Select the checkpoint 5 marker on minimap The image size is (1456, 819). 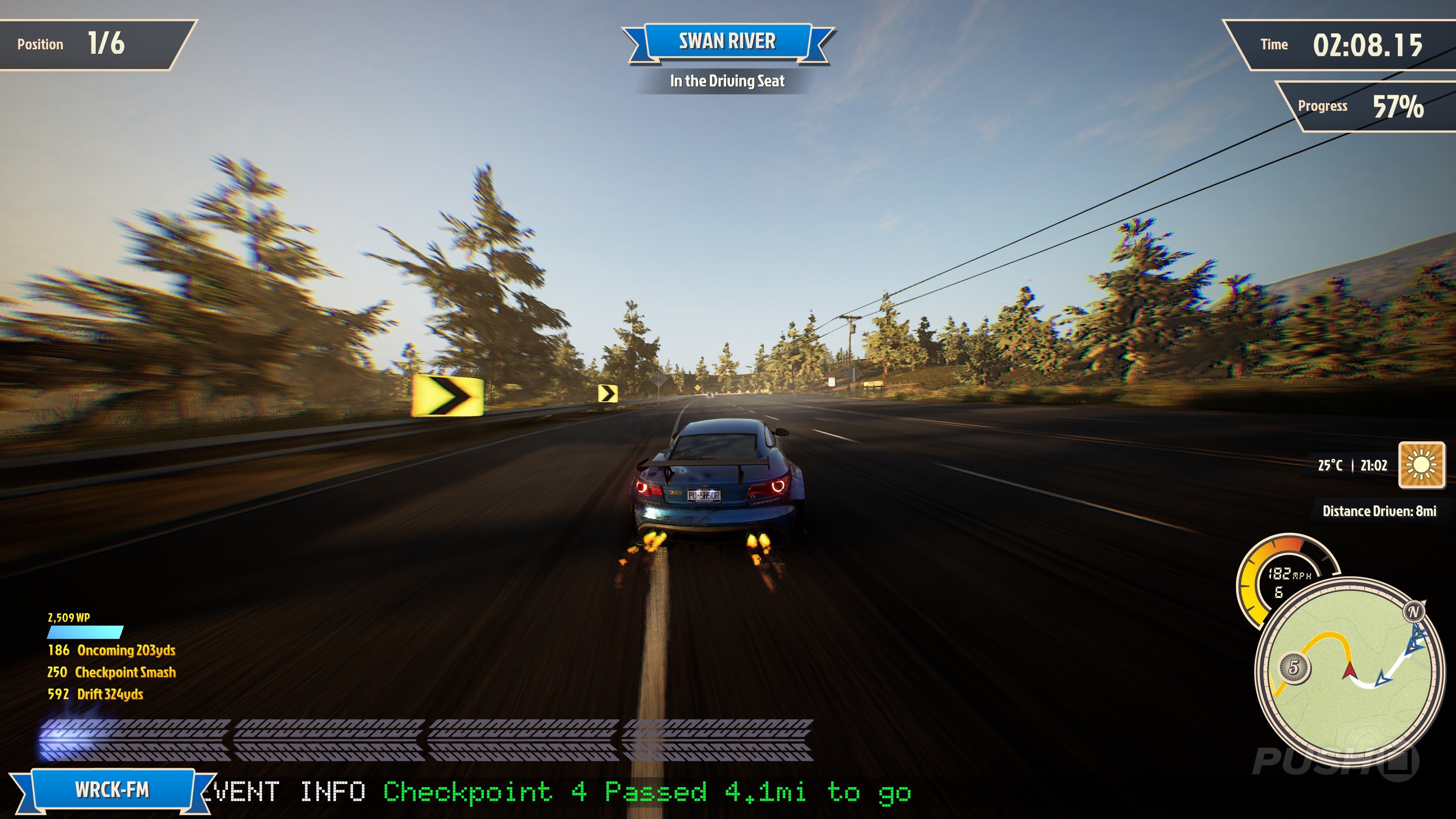pyautogui.click(x=1293, y=667)
